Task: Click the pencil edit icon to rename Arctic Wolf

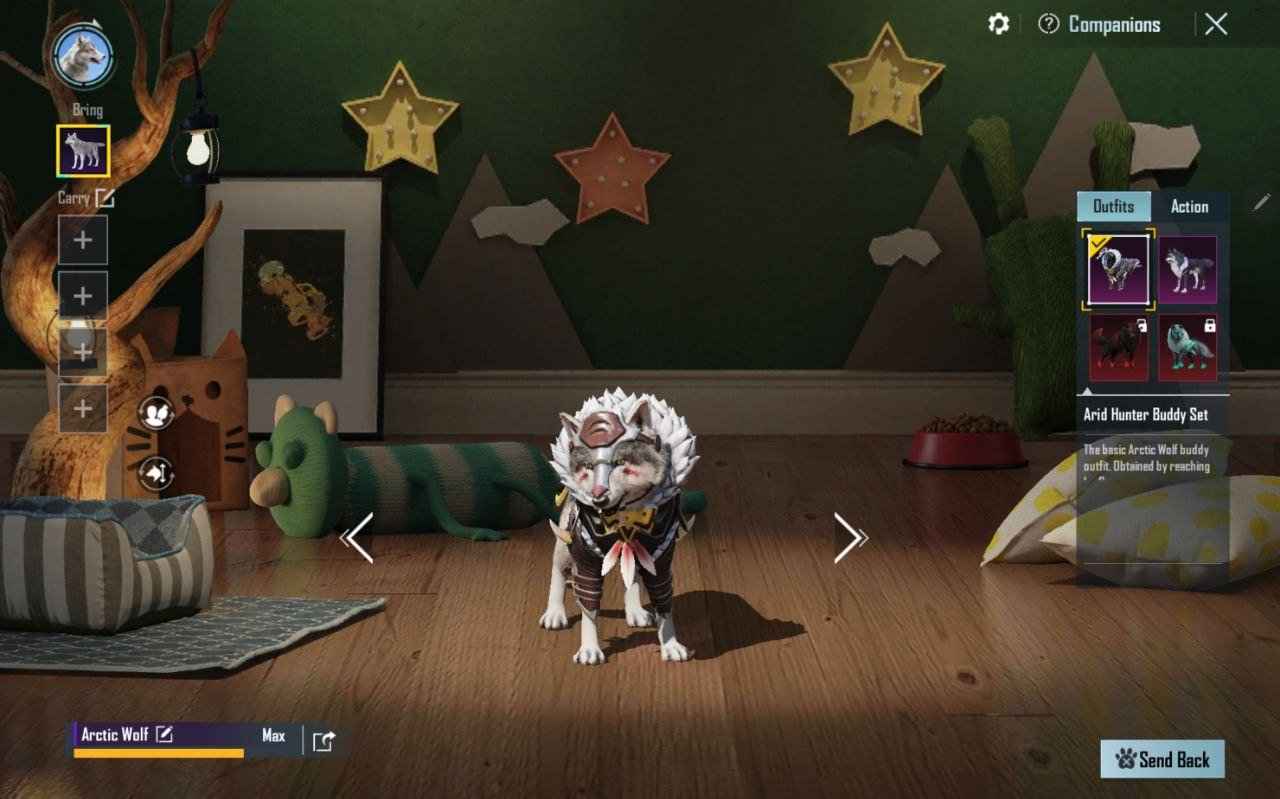Action: tap(165, 733)
